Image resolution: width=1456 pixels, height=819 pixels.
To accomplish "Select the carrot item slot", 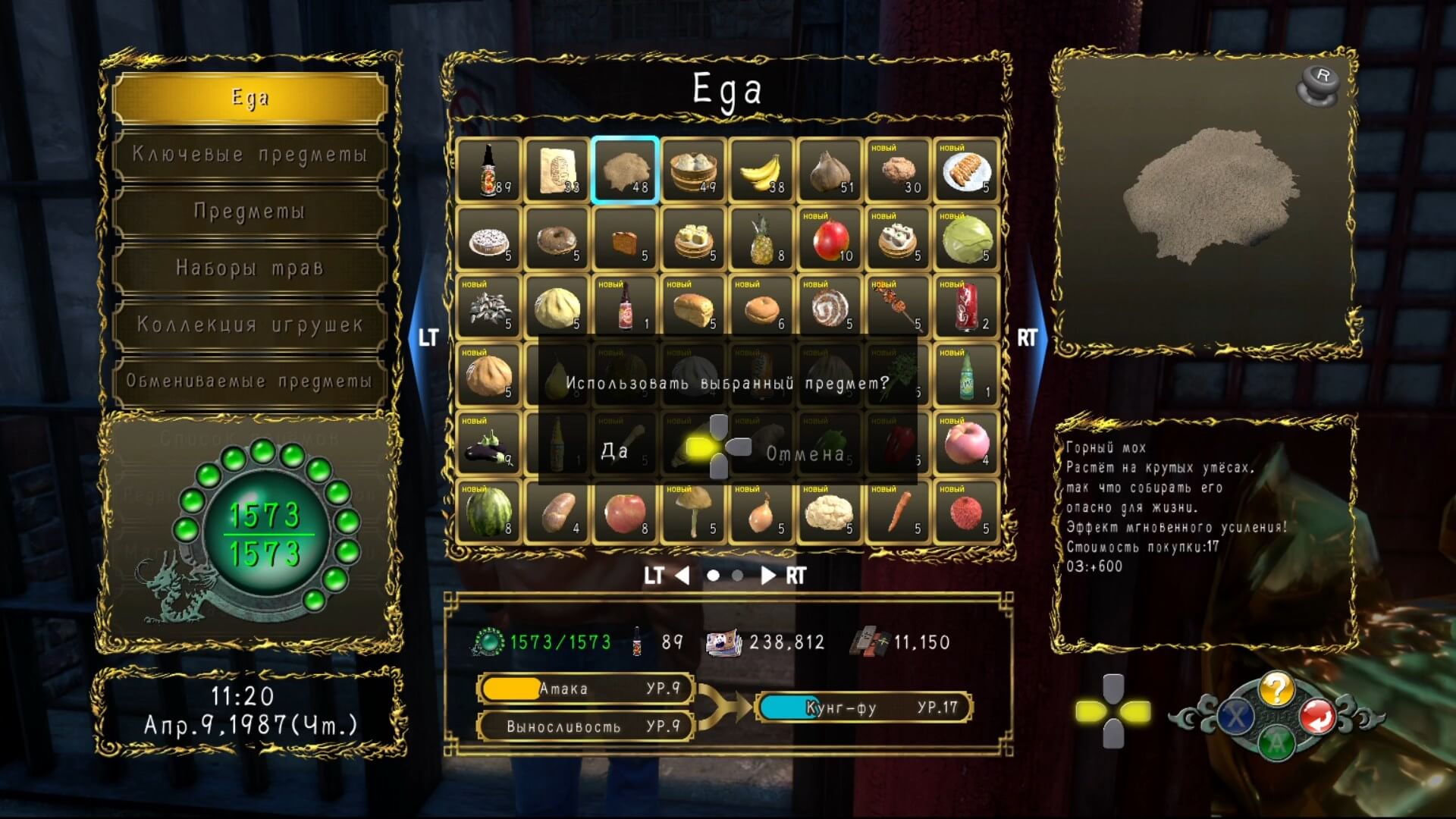I will click(898, 512).
